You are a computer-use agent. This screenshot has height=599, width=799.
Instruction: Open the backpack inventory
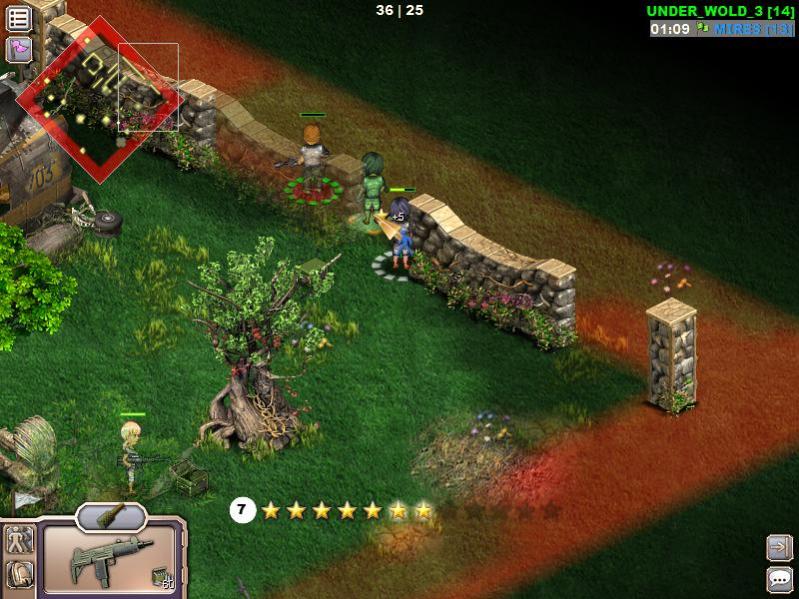coord(19,574)
